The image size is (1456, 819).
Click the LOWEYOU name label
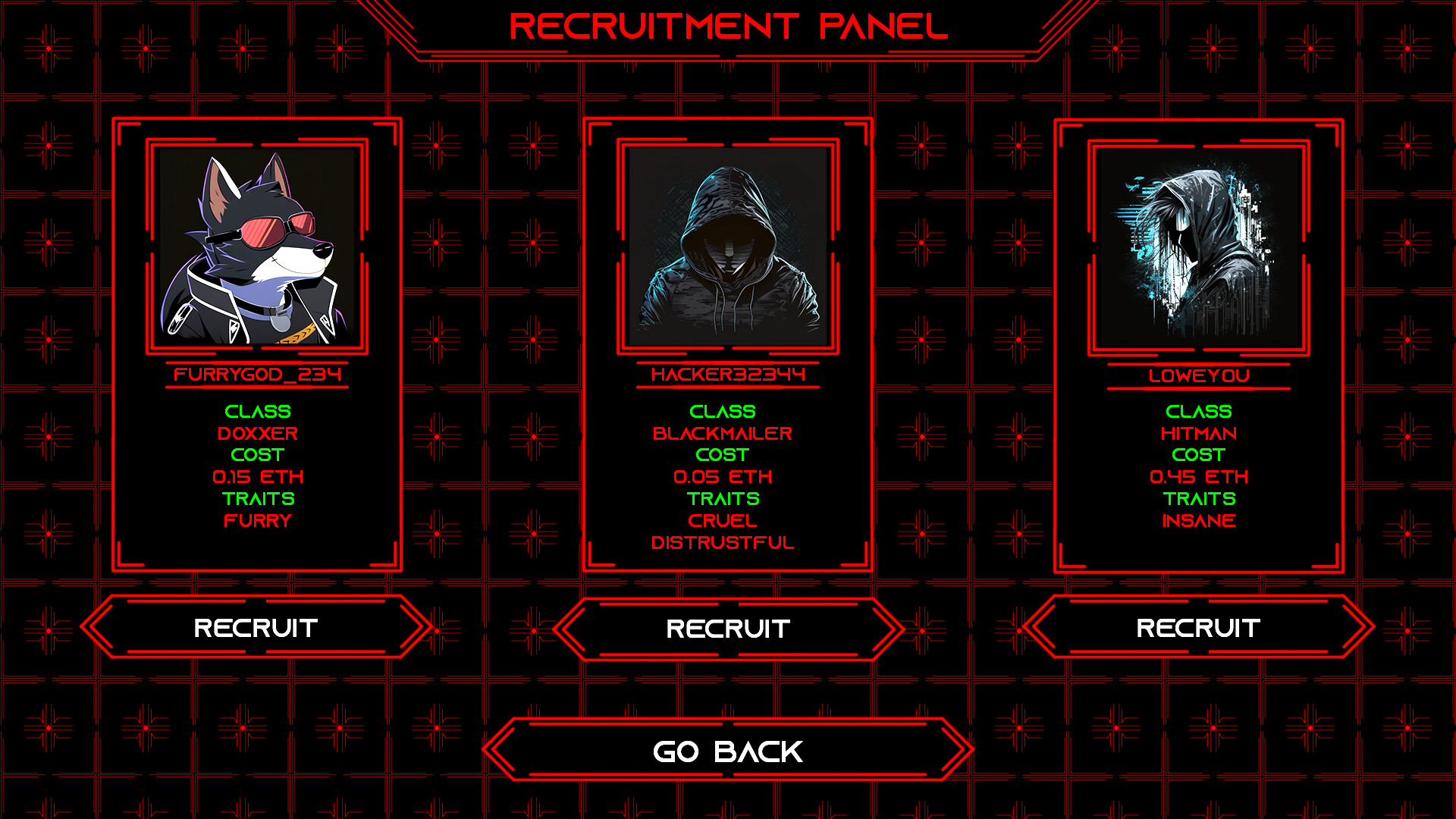(1199, 372)
